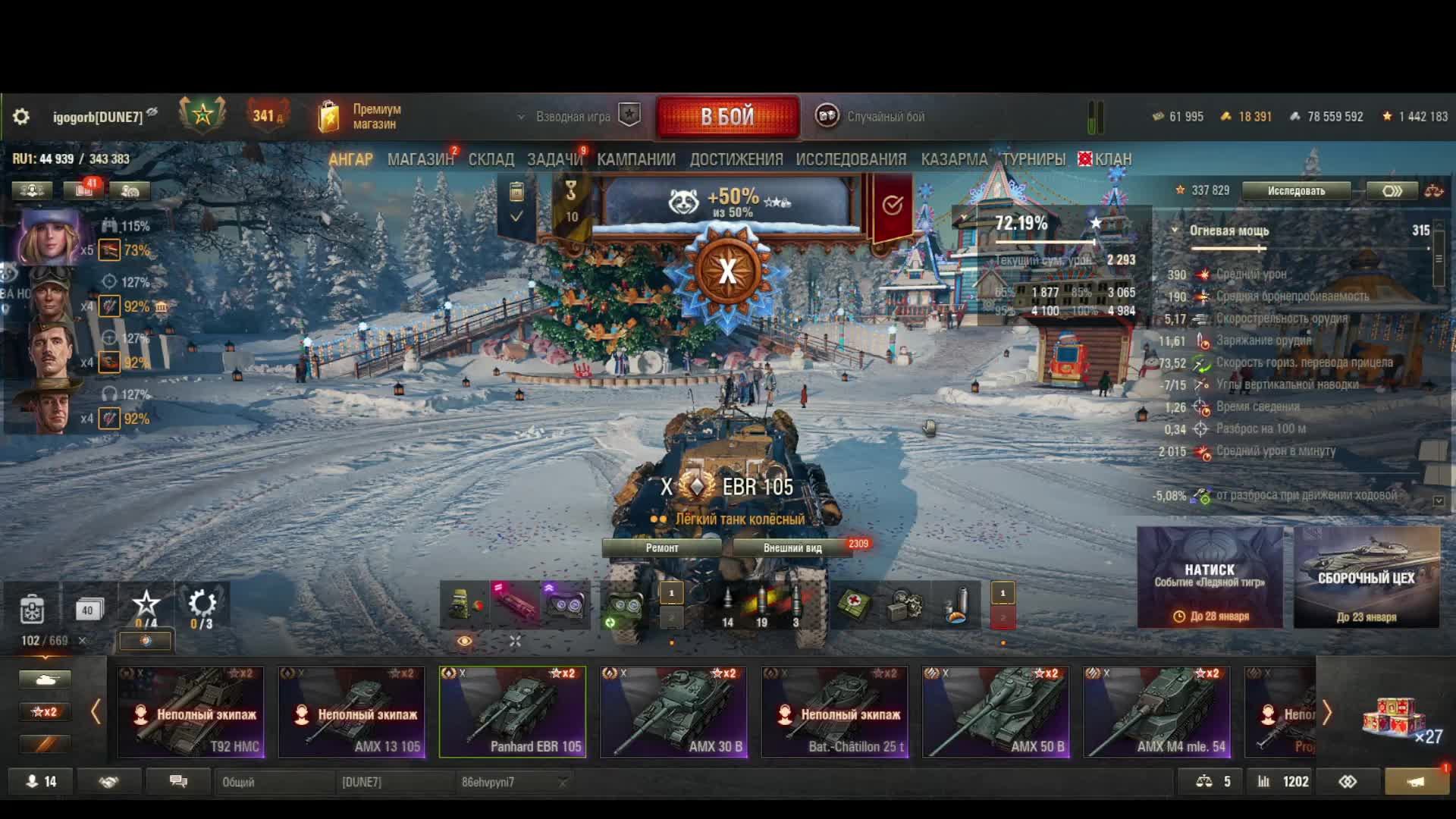1456x819 pixels.
Task: Open the Общий chat channel tab
Action: [273, 782]
